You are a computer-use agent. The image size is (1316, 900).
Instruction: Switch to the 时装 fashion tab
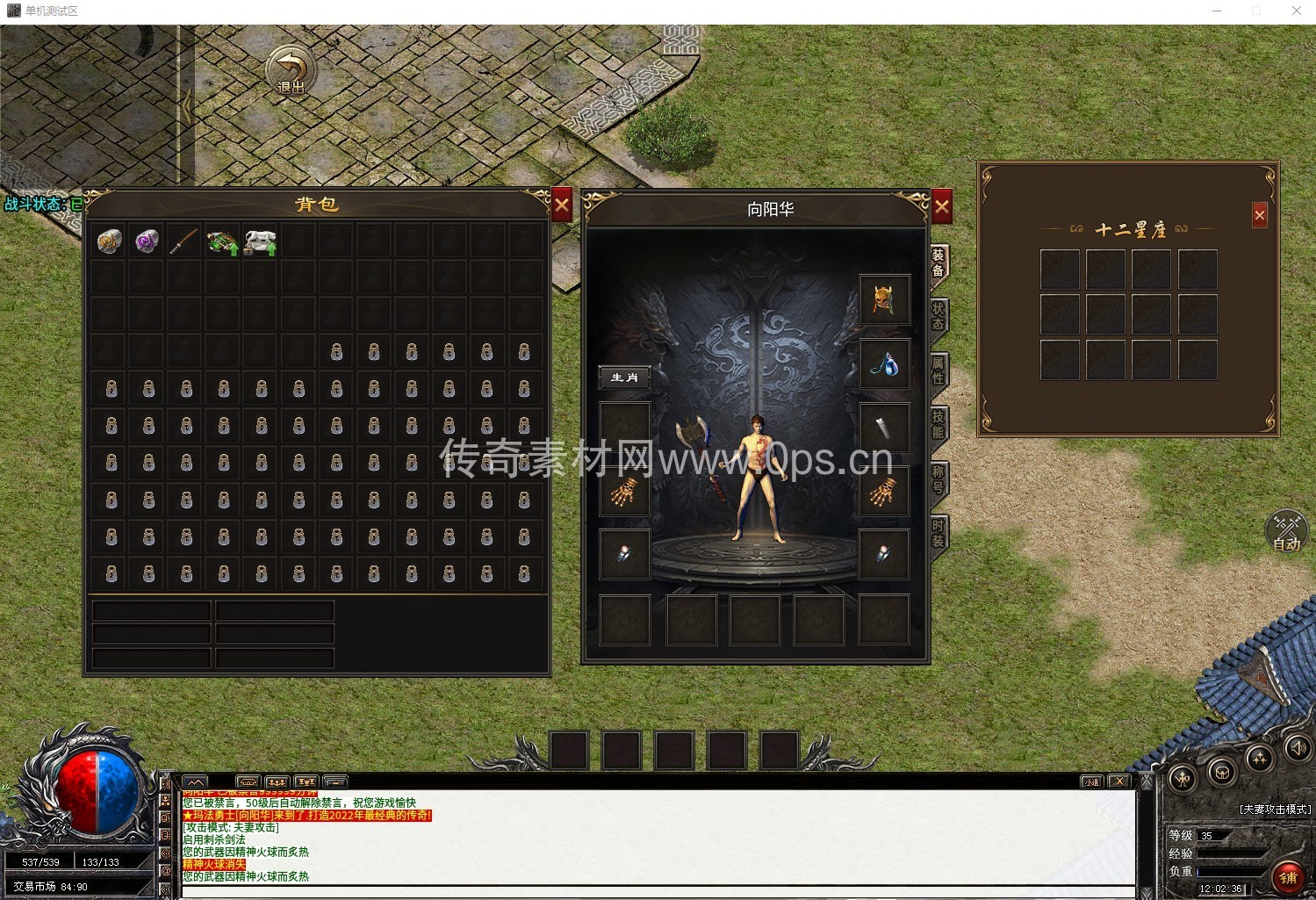point(938,533)
